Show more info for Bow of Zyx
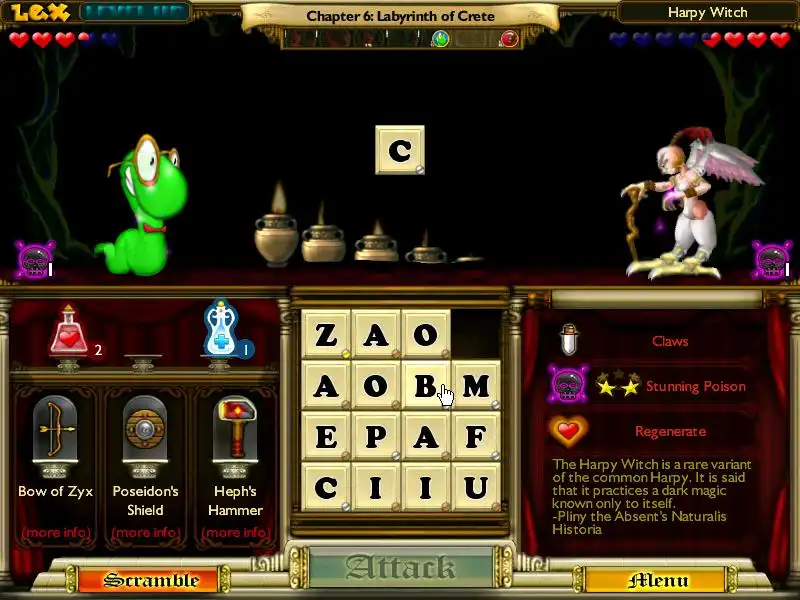Screen dimensions: 800x600 (x=56, y=532)
